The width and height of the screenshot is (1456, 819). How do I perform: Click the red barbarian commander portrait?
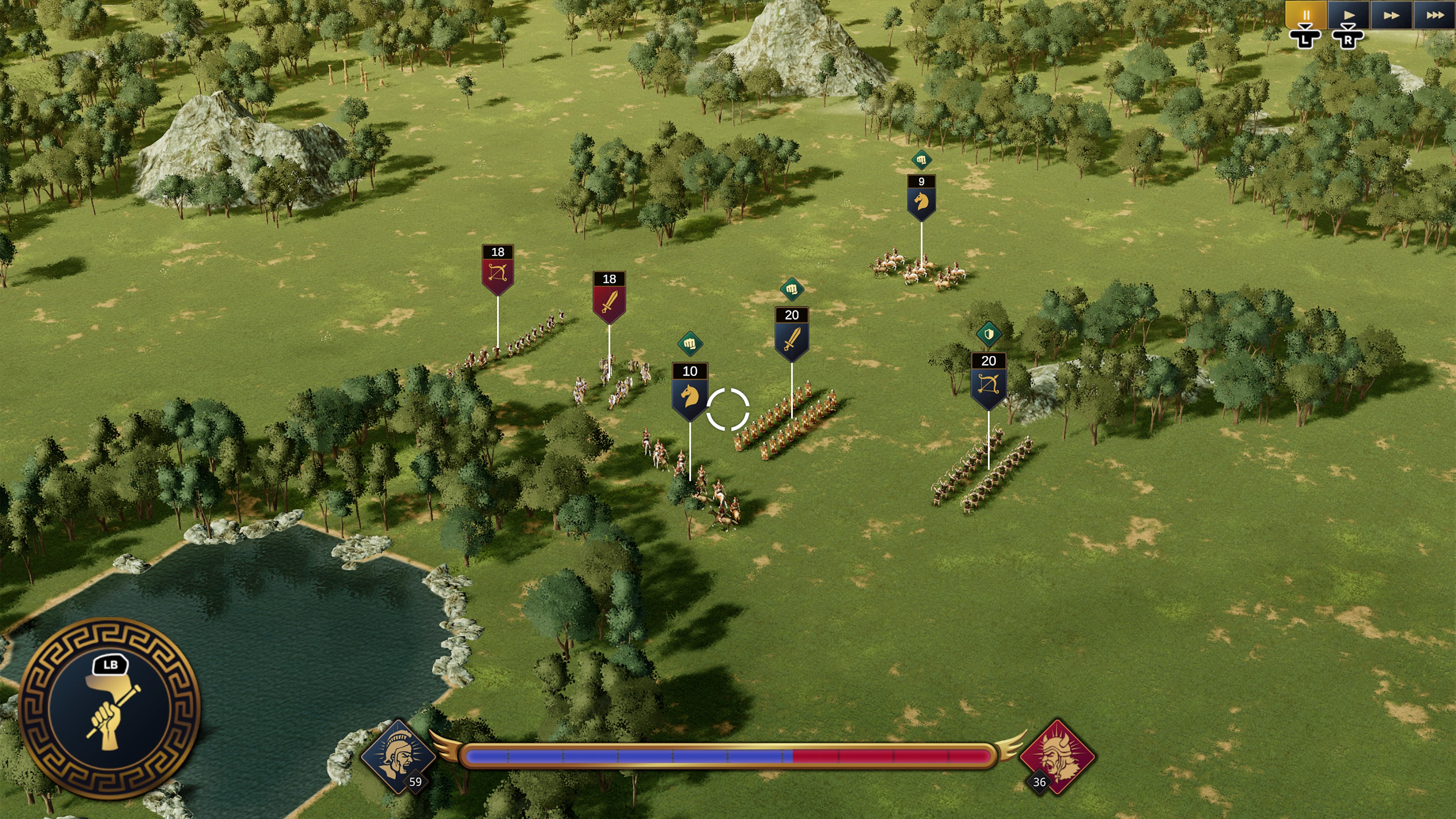1056,756
